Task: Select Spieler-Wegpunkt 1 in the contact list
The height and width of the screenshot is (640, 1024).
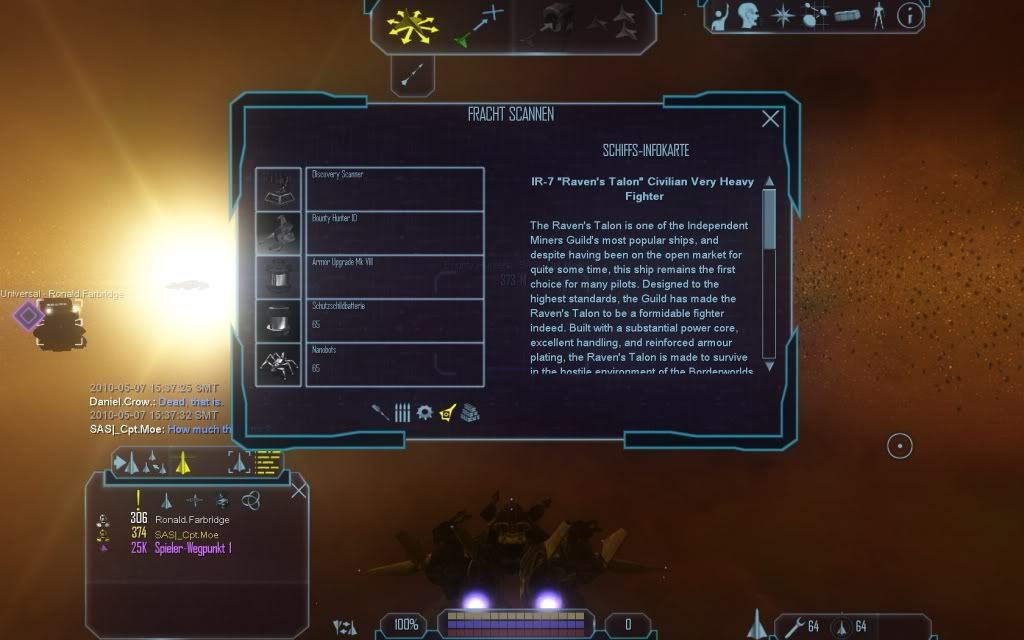Action: pos(193,548)
